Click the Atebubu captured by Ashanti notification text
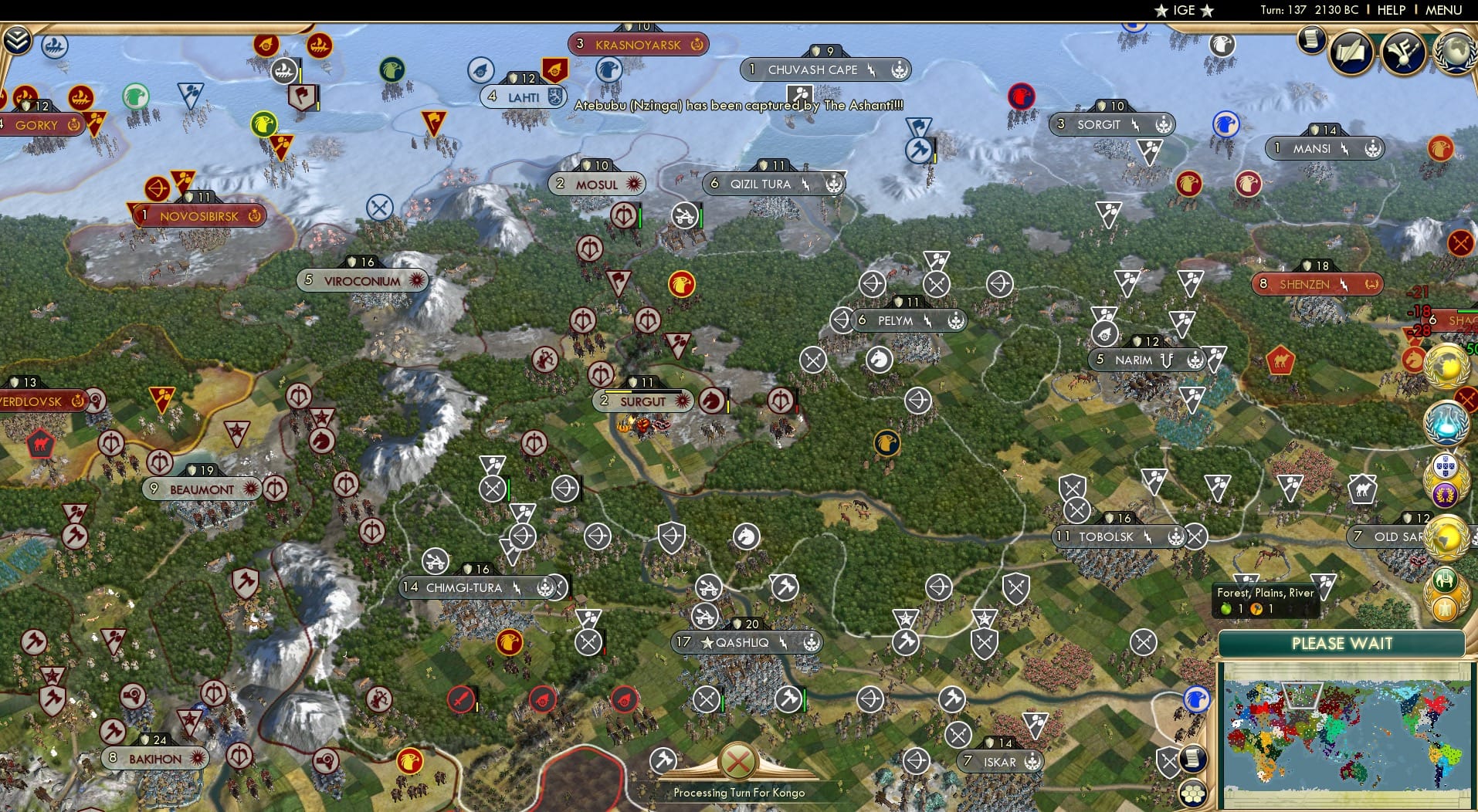Screen dimensions: 1478x812 click(737, 105)
